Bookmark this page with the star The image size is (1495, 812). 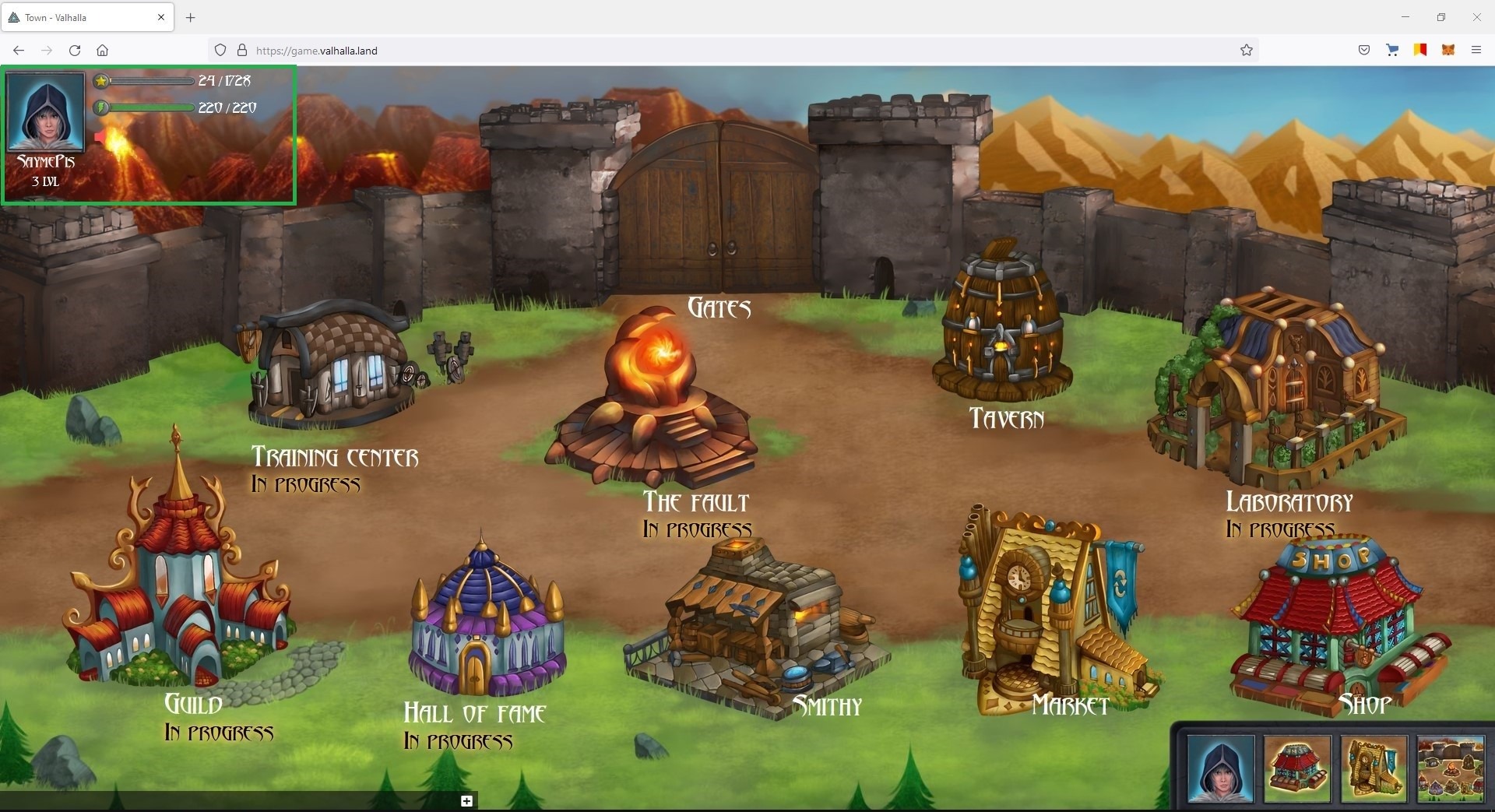click(x=1246, y=51)
